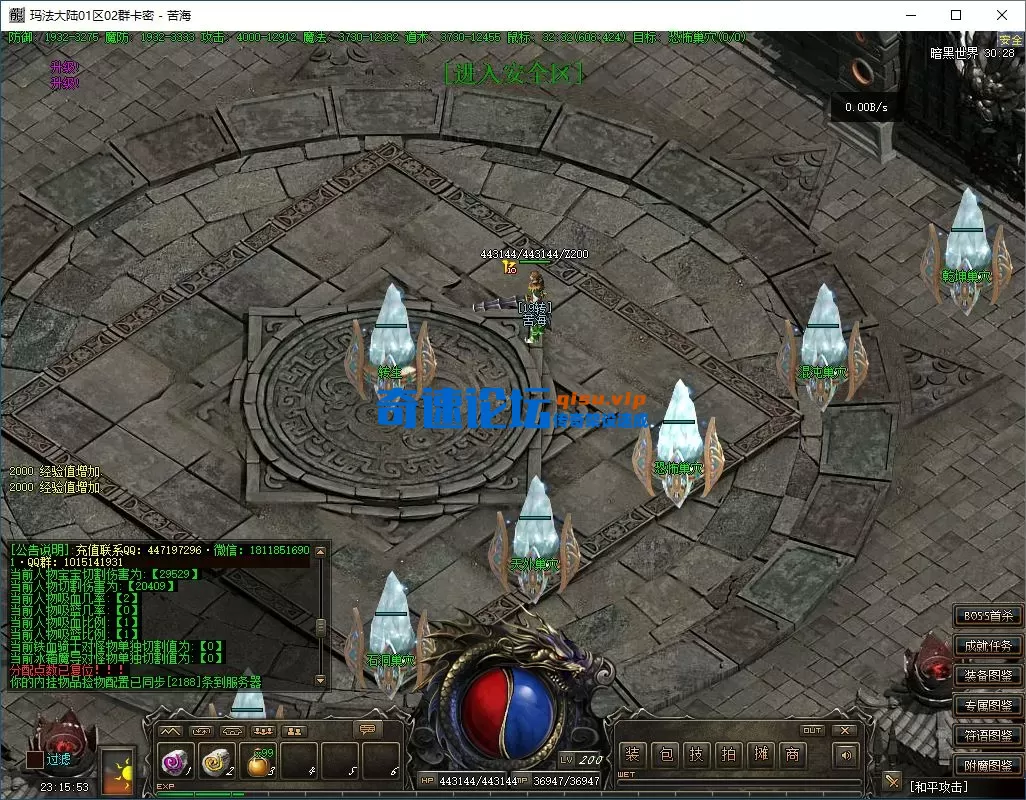Open the 成就任务 achievements menu
This screenshot has height=800, width=1026.
[988, 646]
